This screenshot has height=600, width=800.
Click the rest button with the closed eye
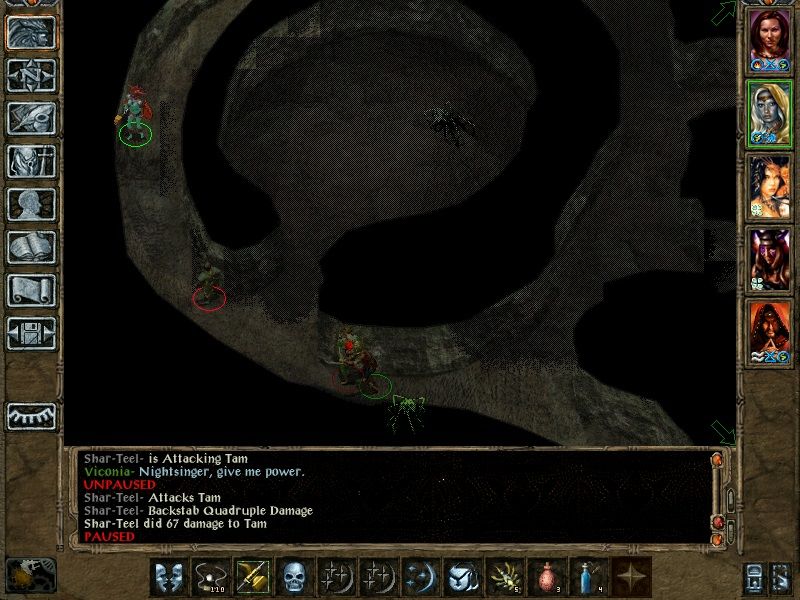(31, 416)
